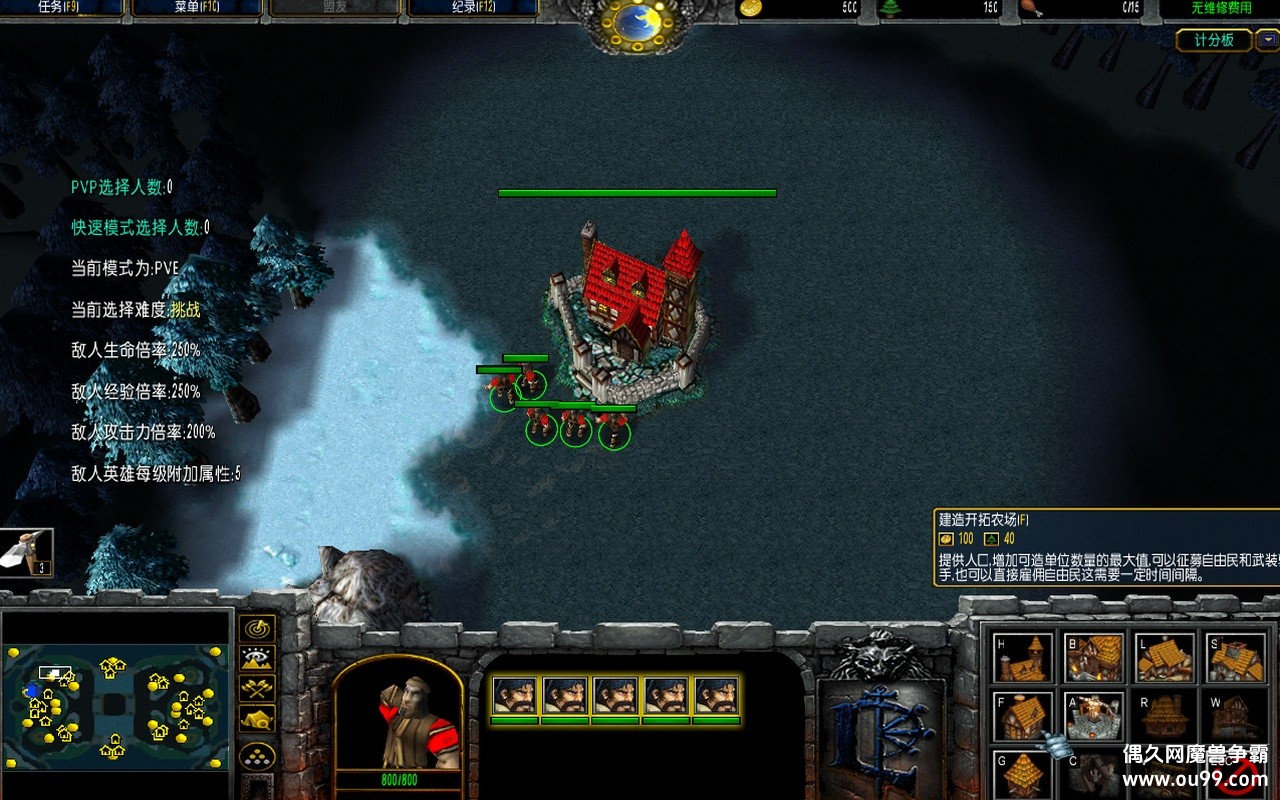Choose the building icon marked L
The width and height of the screenshot is (1280, 800).
(1165, 658)
